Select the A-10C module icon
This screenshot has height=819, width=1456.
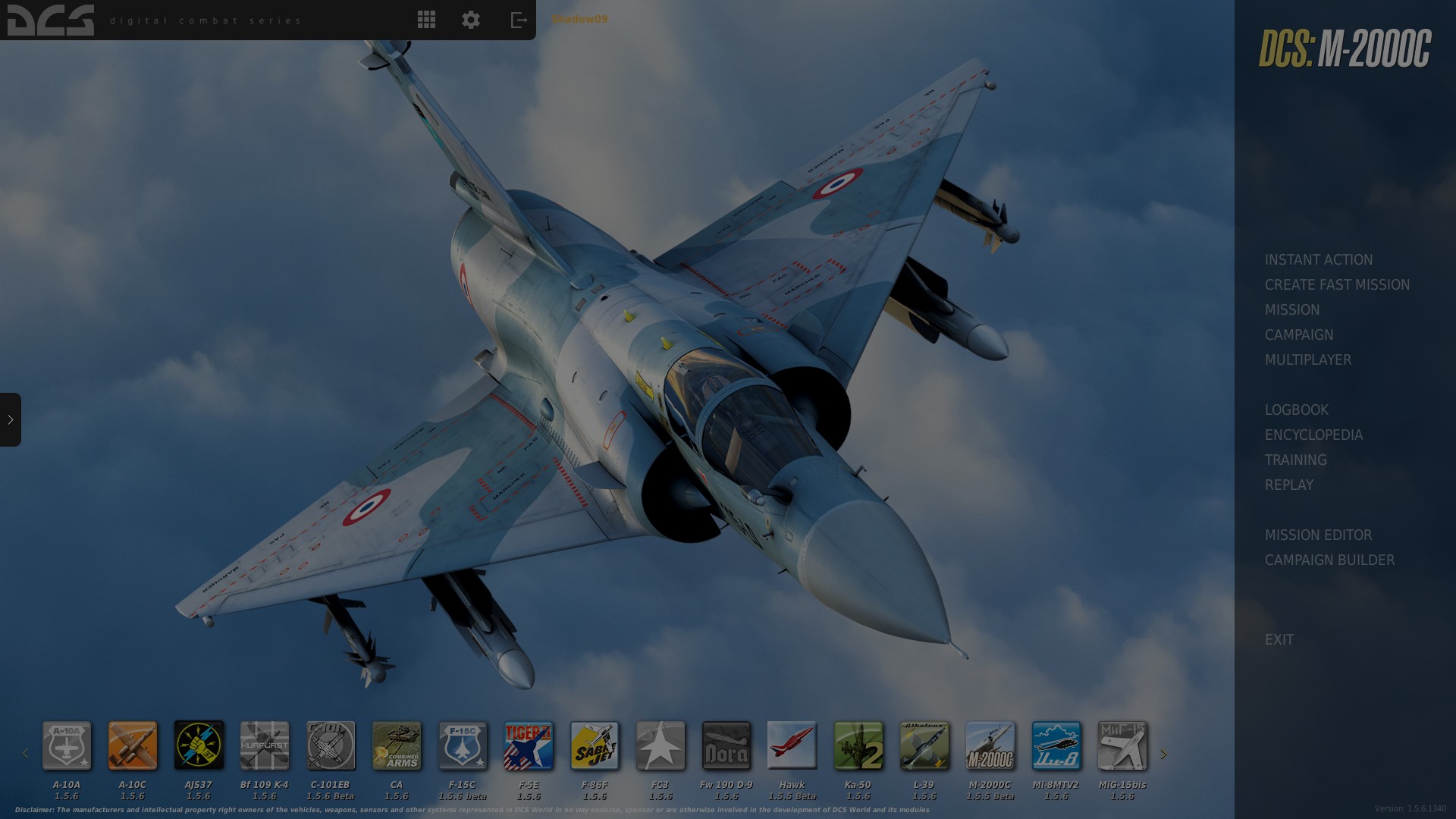click(132, 747)
